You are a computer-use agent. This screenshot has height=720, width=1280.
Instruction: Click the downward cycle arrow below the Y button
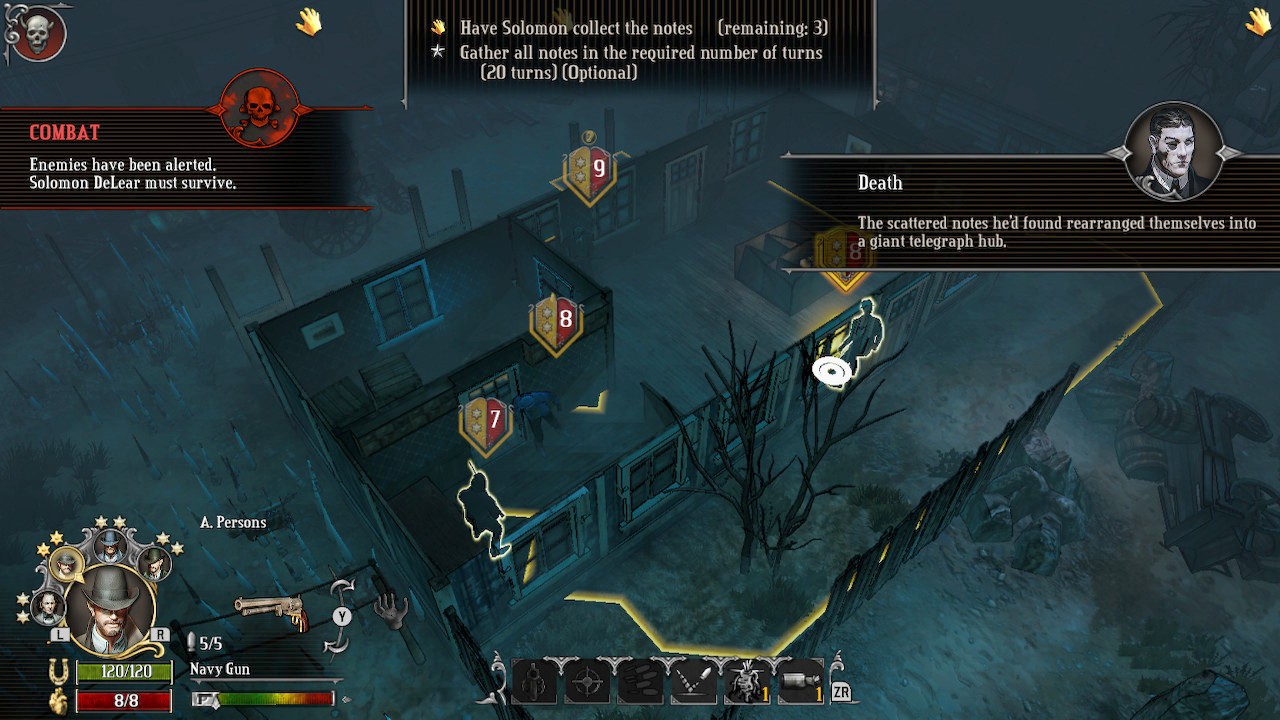(334, 644)
